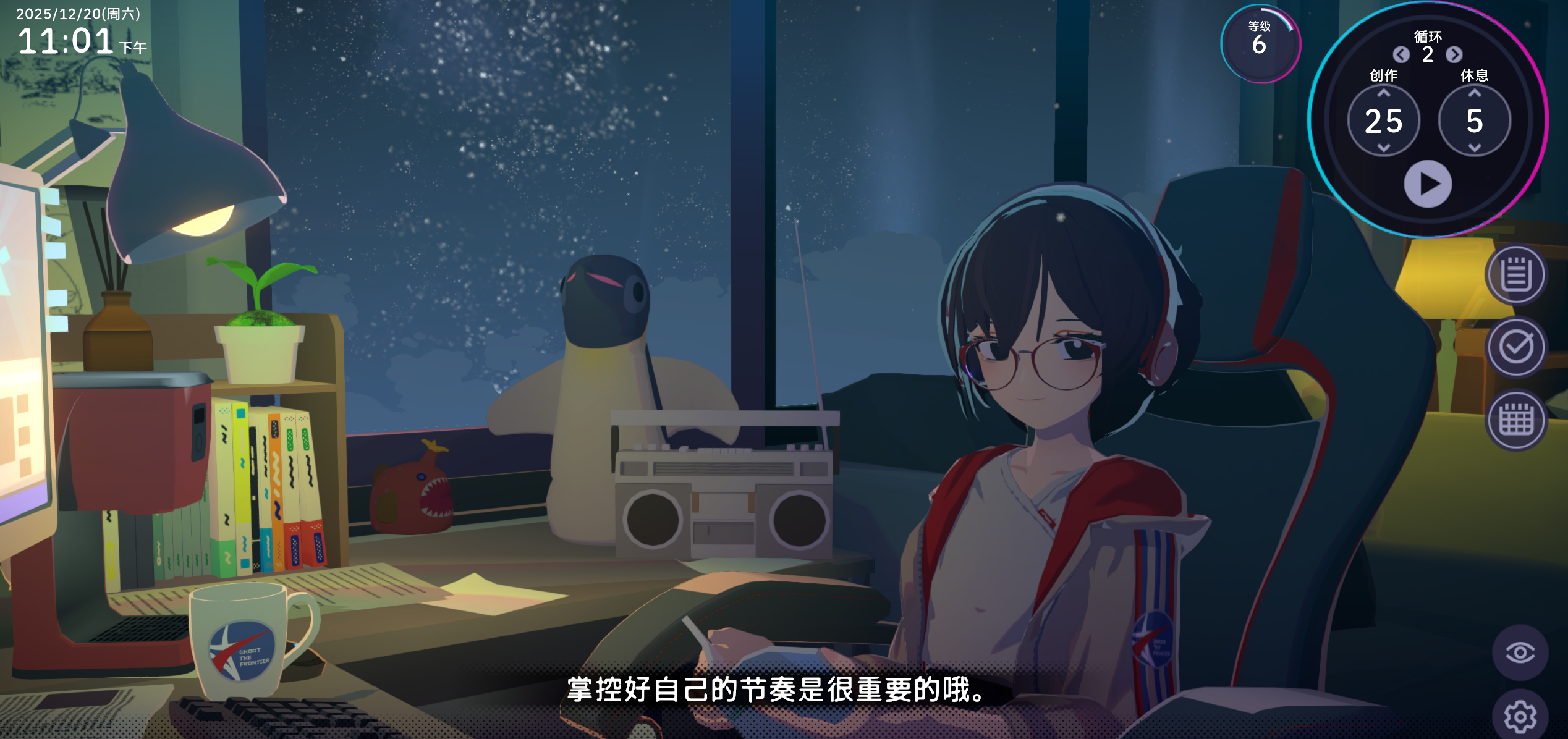Open the checkmark to-do list
The image size is (1568, 739).
pyautogui.click(x=1516, y=347)
